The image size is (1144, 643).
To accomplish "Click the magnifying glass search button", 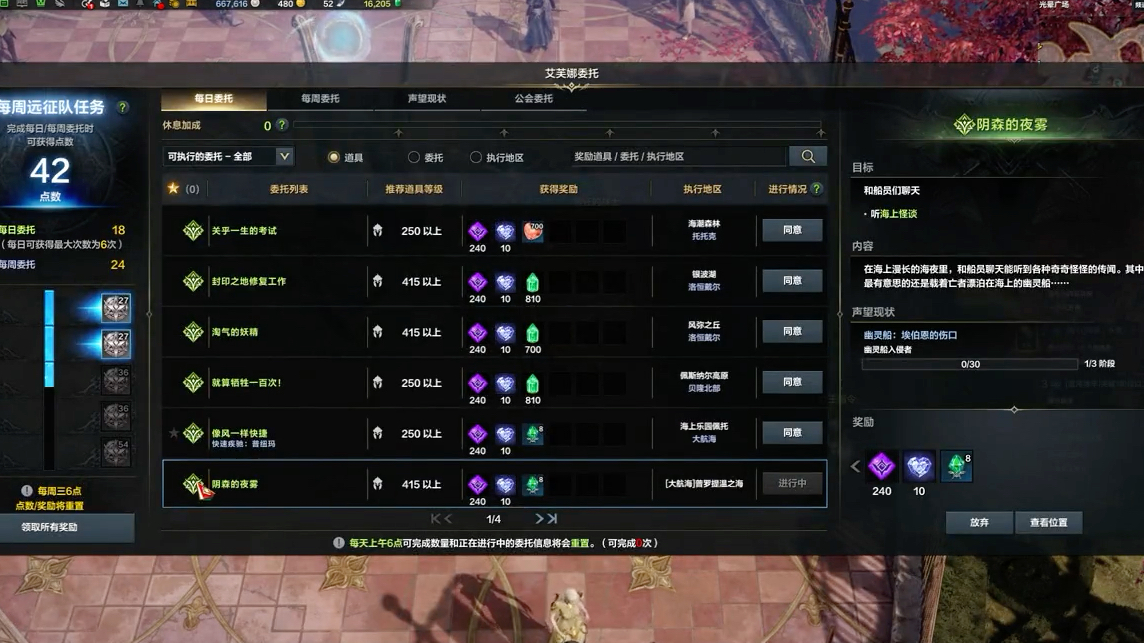I will pos(808,156).
